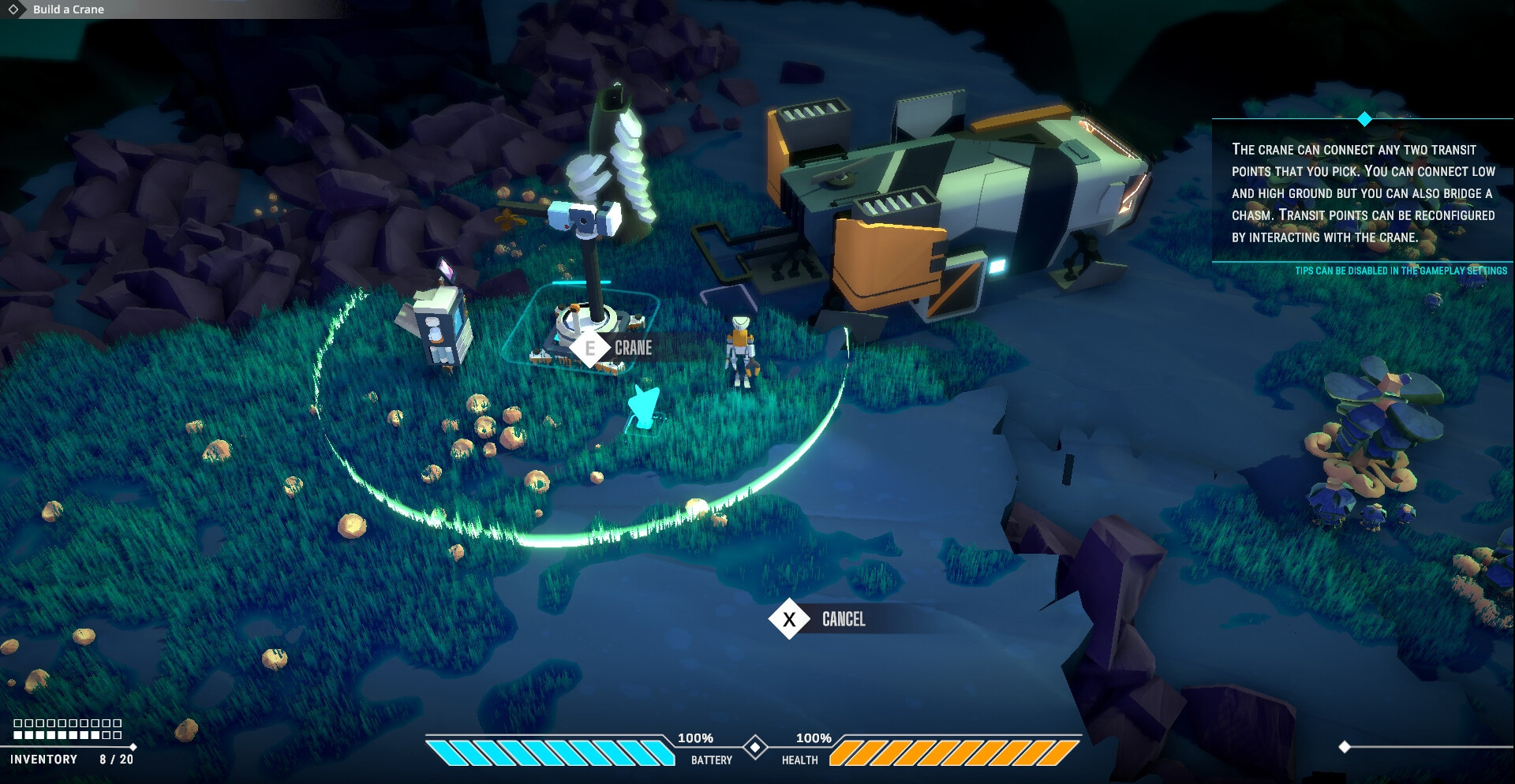Select the Build a Crane objective tracker
Screen dimensions: 1515x784
click(68, 9)
